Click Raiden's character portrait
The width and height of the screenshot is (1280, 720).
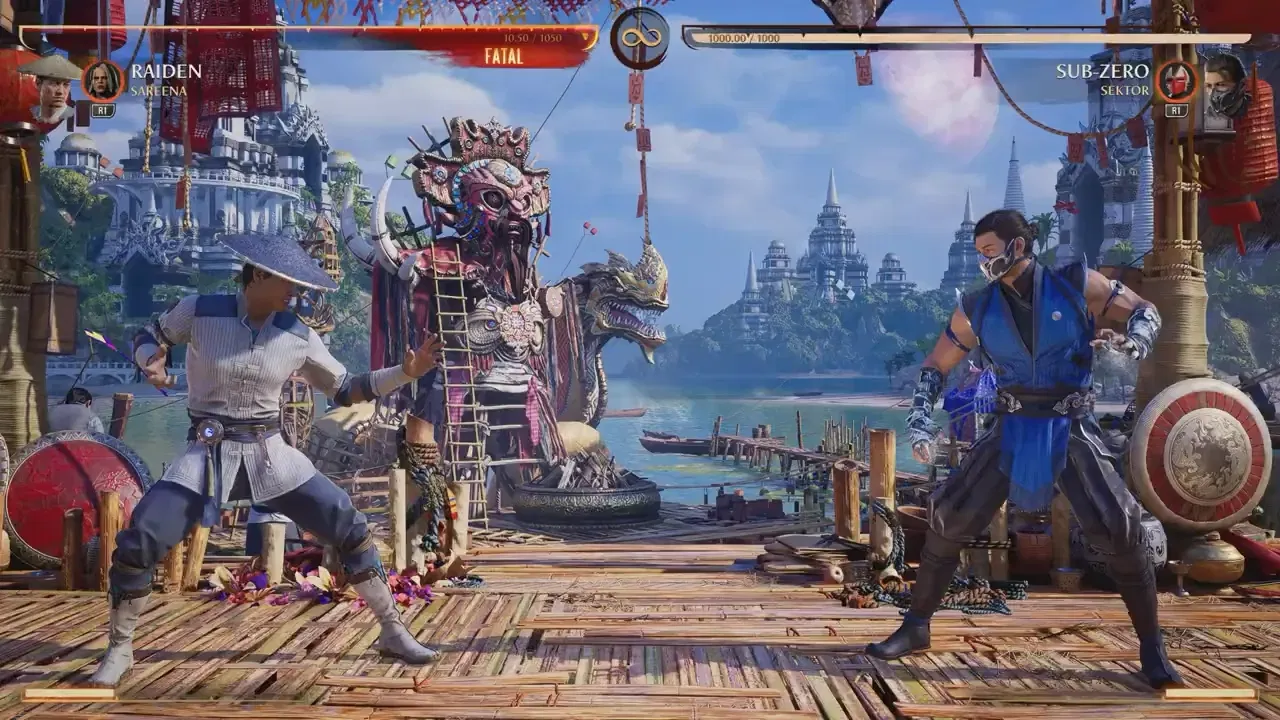(x=54, y=89)
